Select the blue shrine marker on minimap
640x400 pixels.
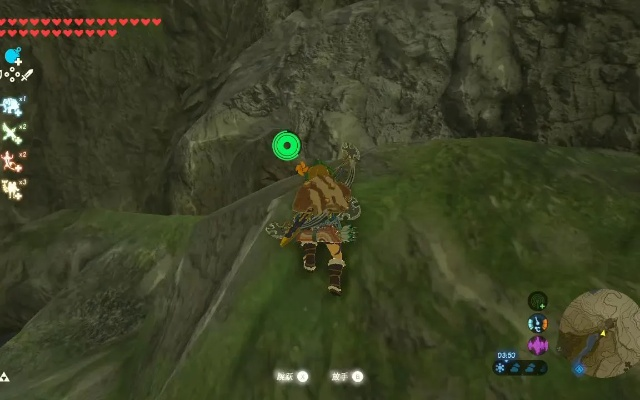tap(580, 368)
